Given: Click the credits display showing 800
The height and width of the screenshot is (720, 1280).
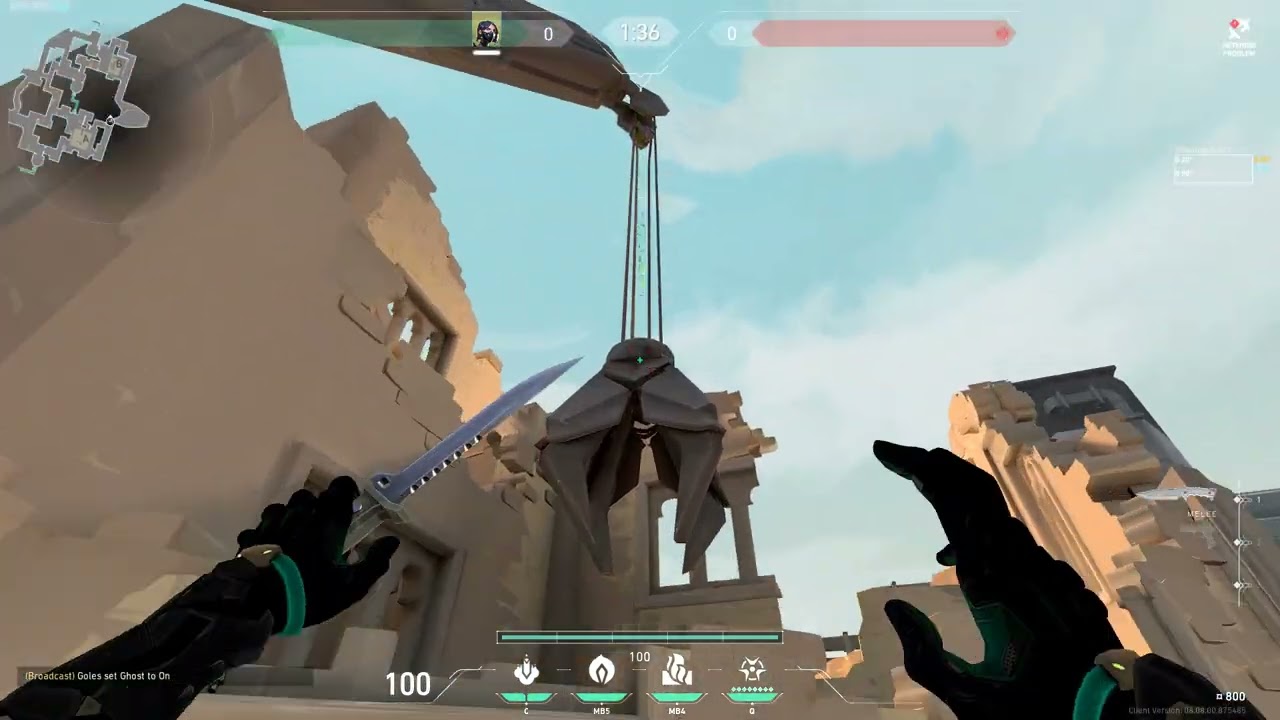Looking at the screenshot, I should (x=1231, y=695).
